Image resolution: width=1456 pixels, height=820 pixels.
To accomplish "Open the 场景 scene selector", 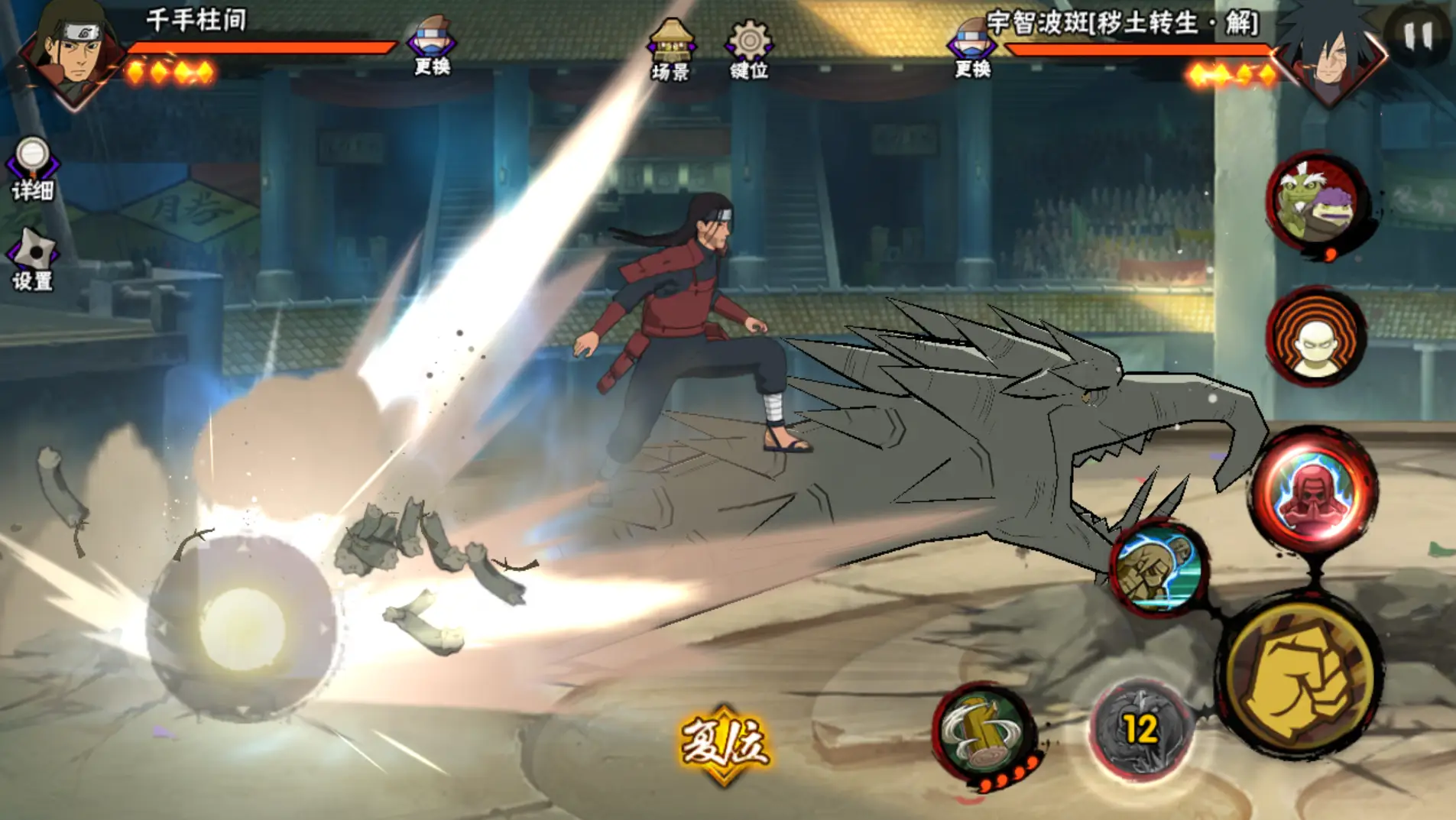I will [x=670, y=50].
